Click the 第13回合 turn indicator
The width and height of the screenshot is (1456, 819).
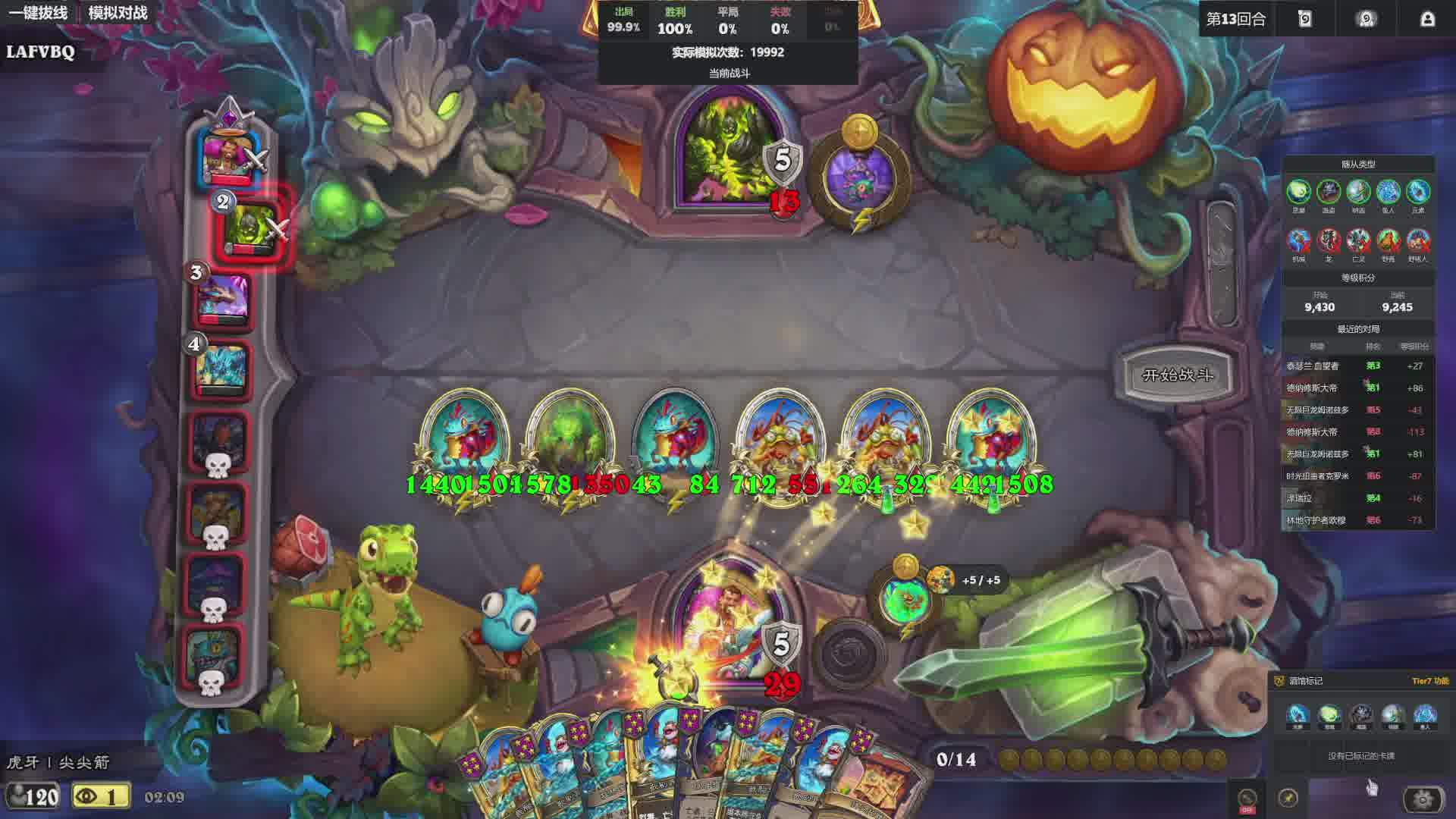tap(1236, 19)
